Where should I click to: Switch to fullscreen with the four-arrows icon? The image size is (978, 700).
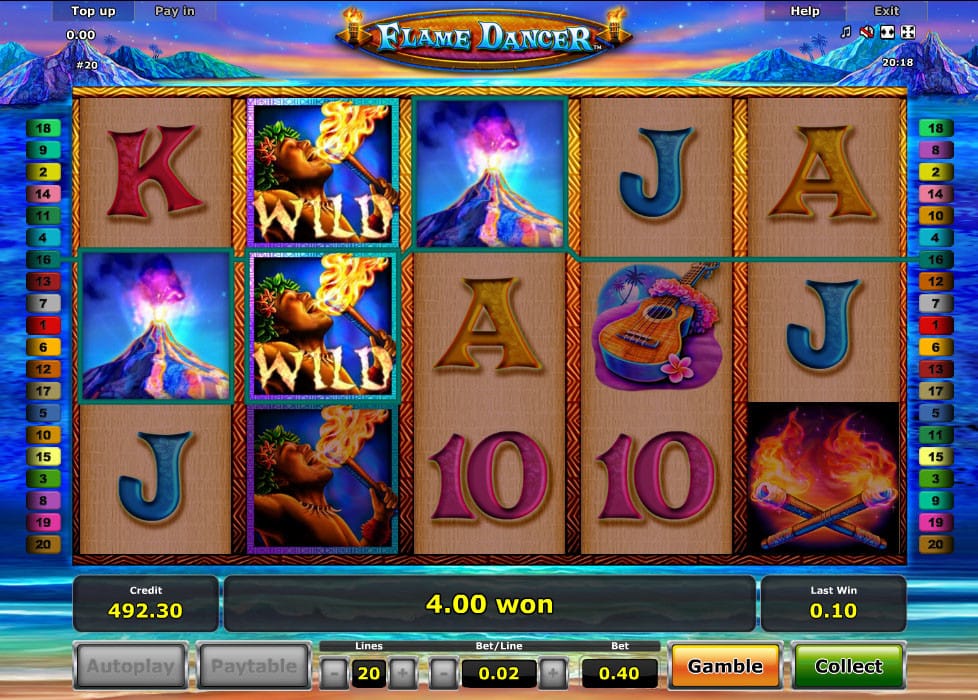pos(907,32)
